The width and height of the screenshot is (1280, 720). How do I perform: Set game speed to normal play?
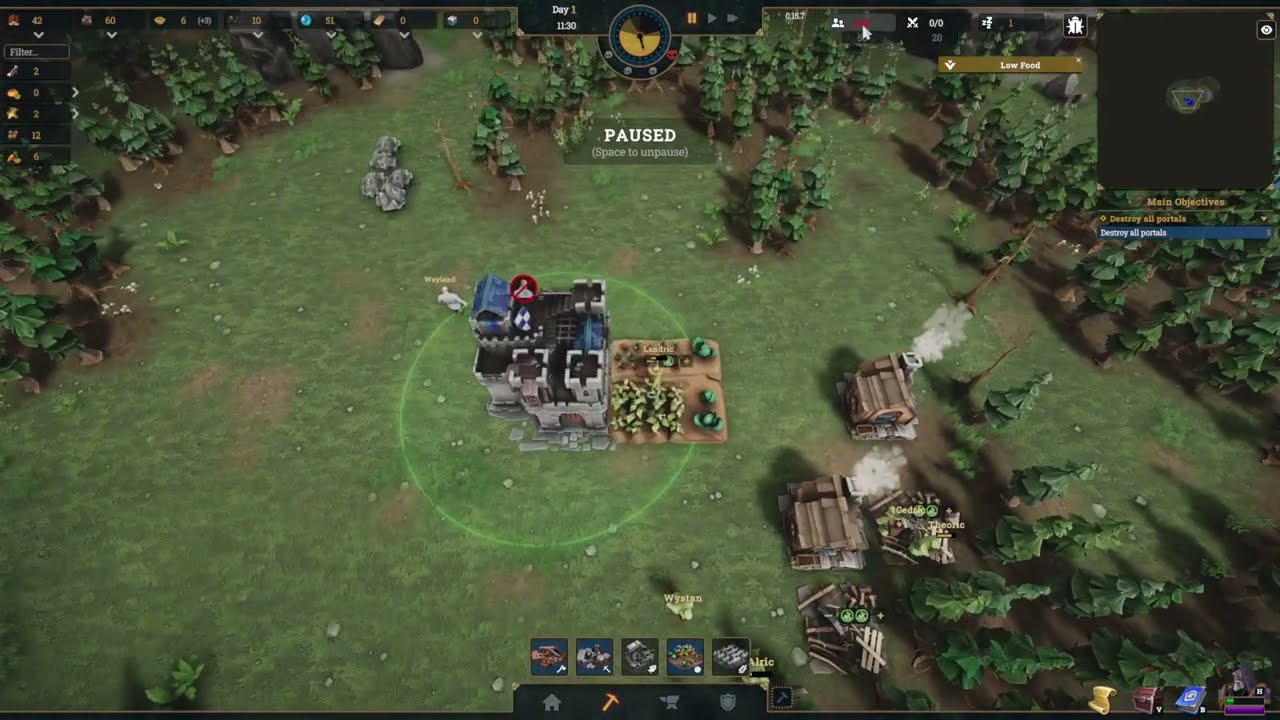tap(712, 18)
